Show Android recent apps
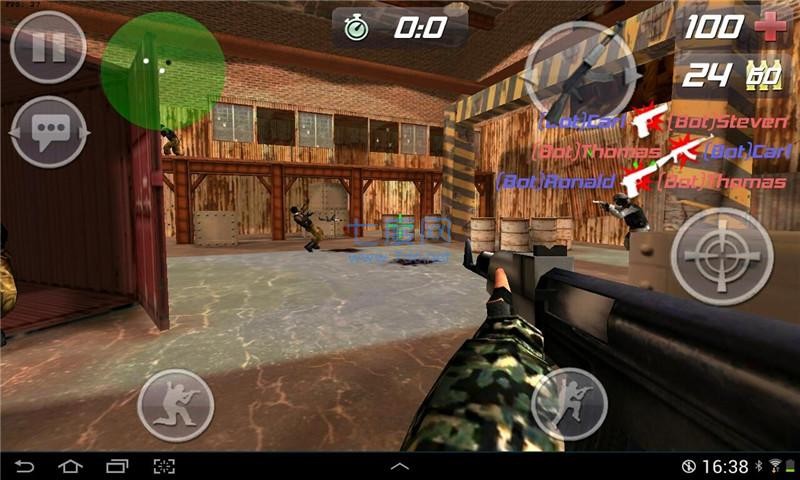800x480 pixels. (117, 466)
